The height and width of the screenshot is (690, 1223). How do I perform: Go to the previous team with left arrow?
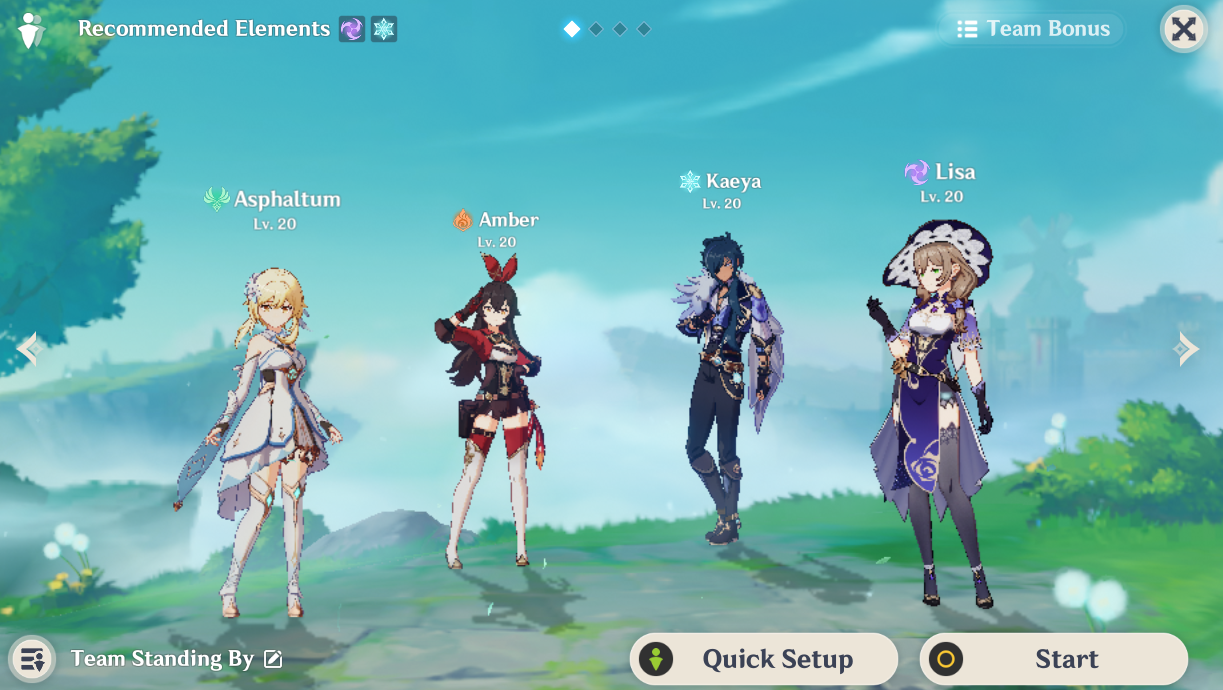[27, 349]
